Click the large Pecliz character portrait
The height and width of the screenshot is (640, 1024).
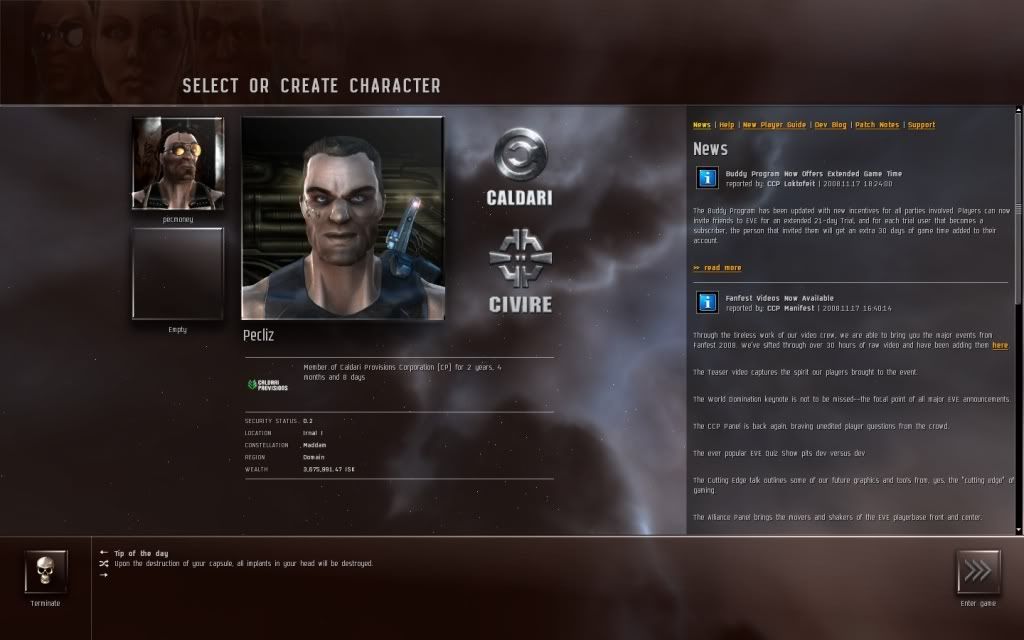[342, 218]
